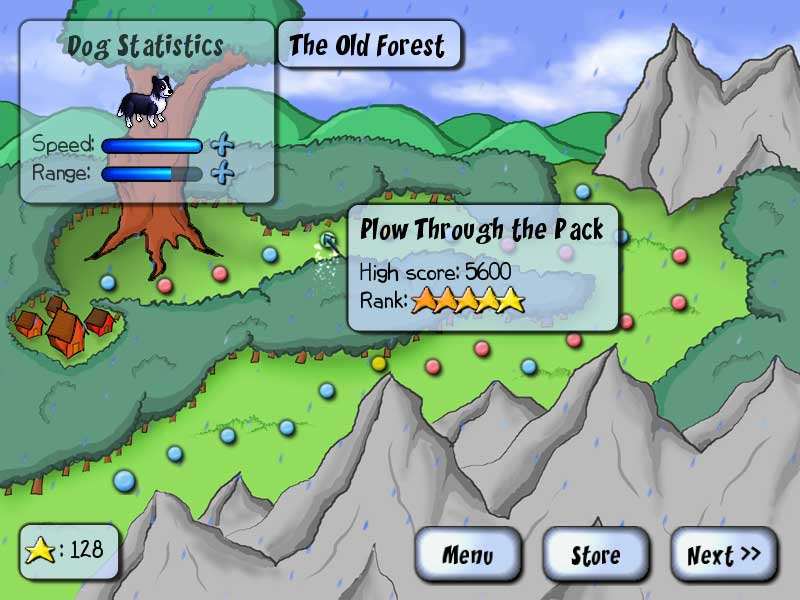Go to the Next map area

[724, 555]
